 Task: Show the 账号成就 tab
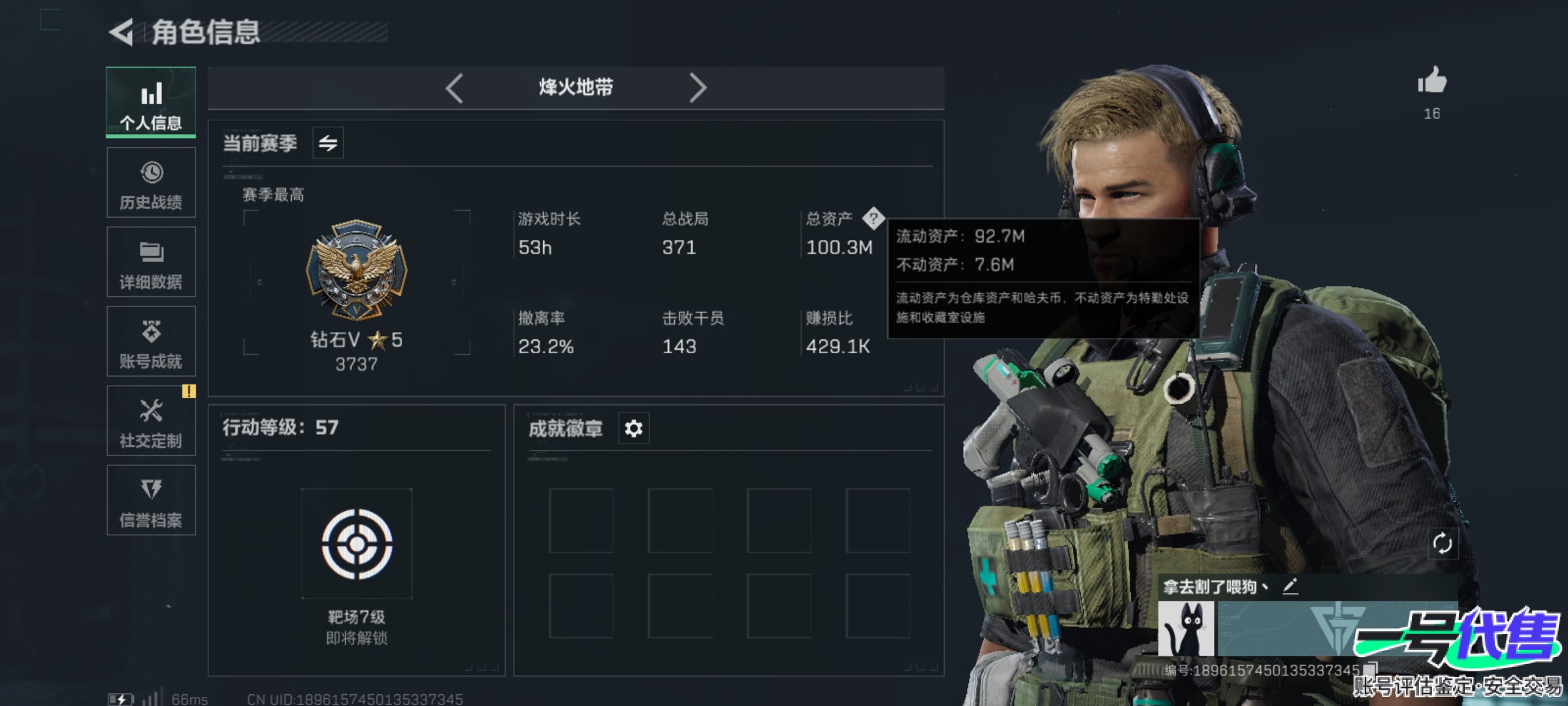pos(151,342)
